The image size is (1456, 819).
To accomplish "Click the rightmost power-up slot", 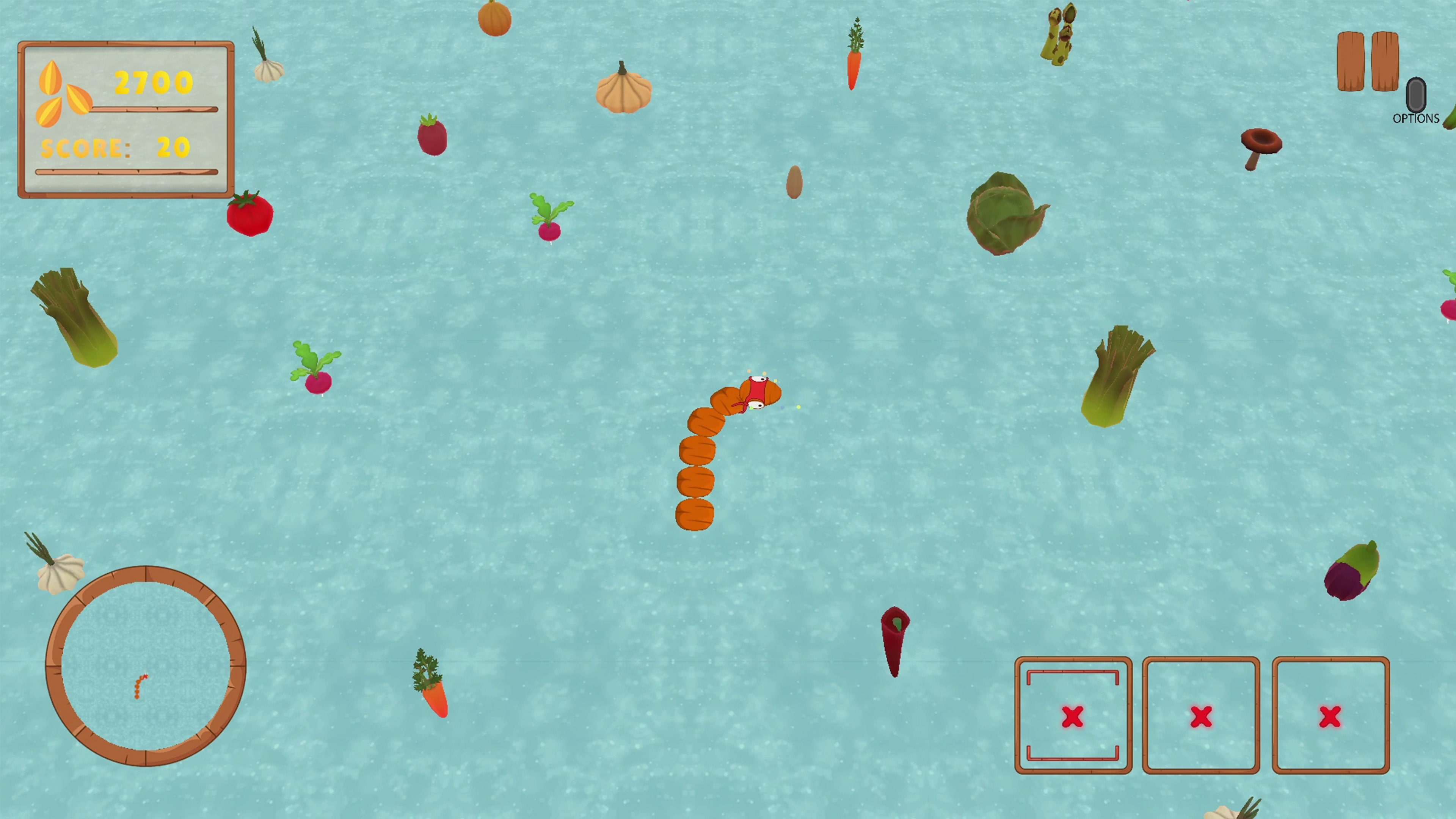I will (1331, 718).
